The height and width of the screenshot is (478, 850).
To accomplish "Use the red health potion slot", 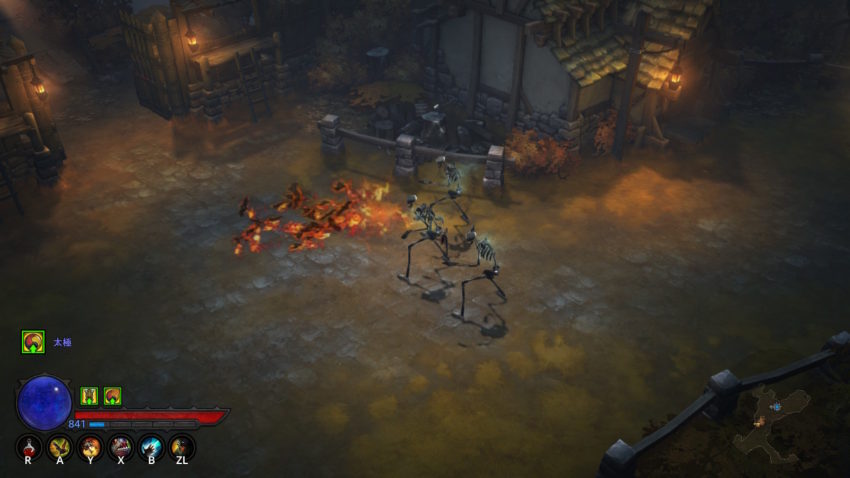I will pos(28,447).
